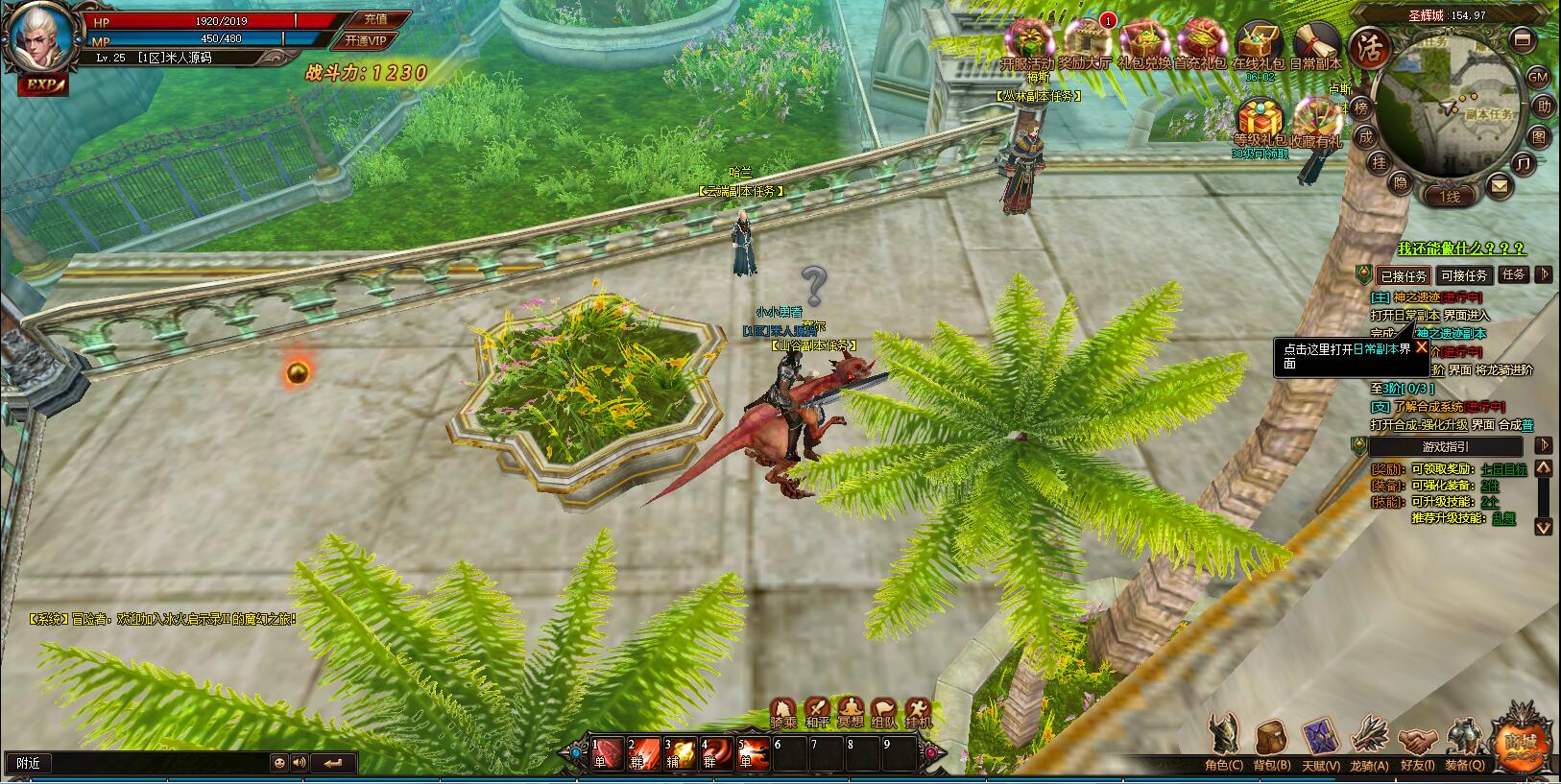Screen dimensions: 1561x784
Task: Open the 开通VIP panel
Action: pos(366,40)
